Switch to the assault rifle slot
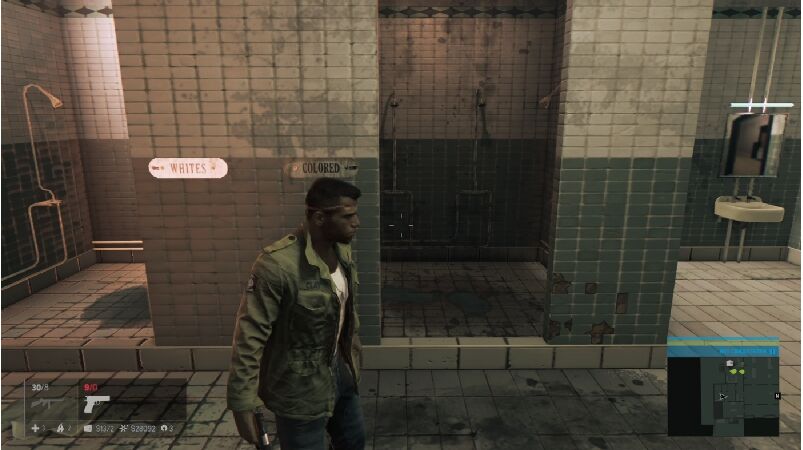The height and width of the screenshot is (450, 803). (x=48, y=405)
